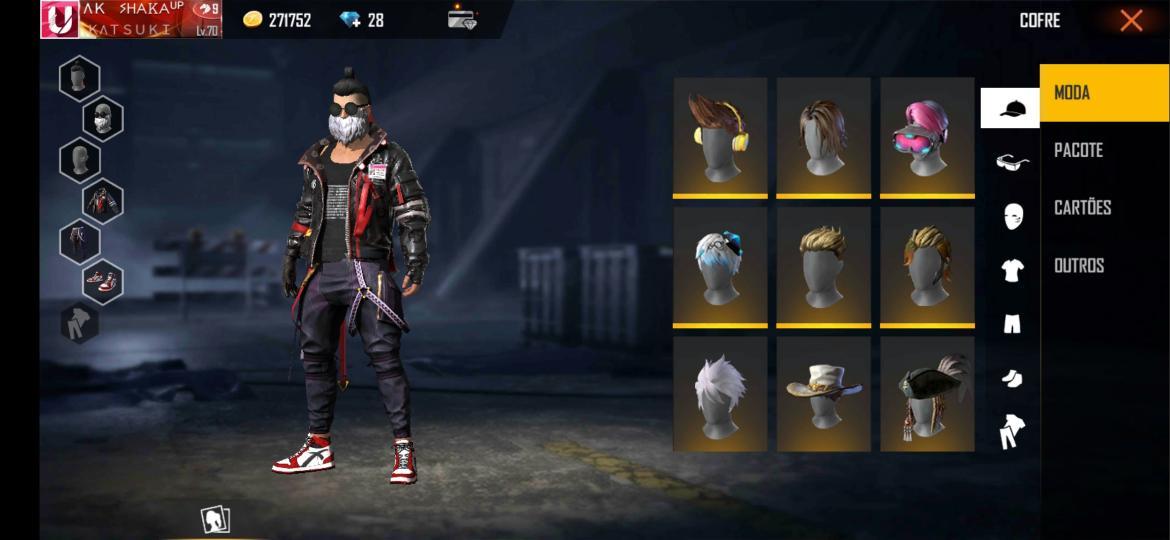Choose the white spiky hair item
Viewport: 1170px width, 540px height.
[x=720, y=393]
